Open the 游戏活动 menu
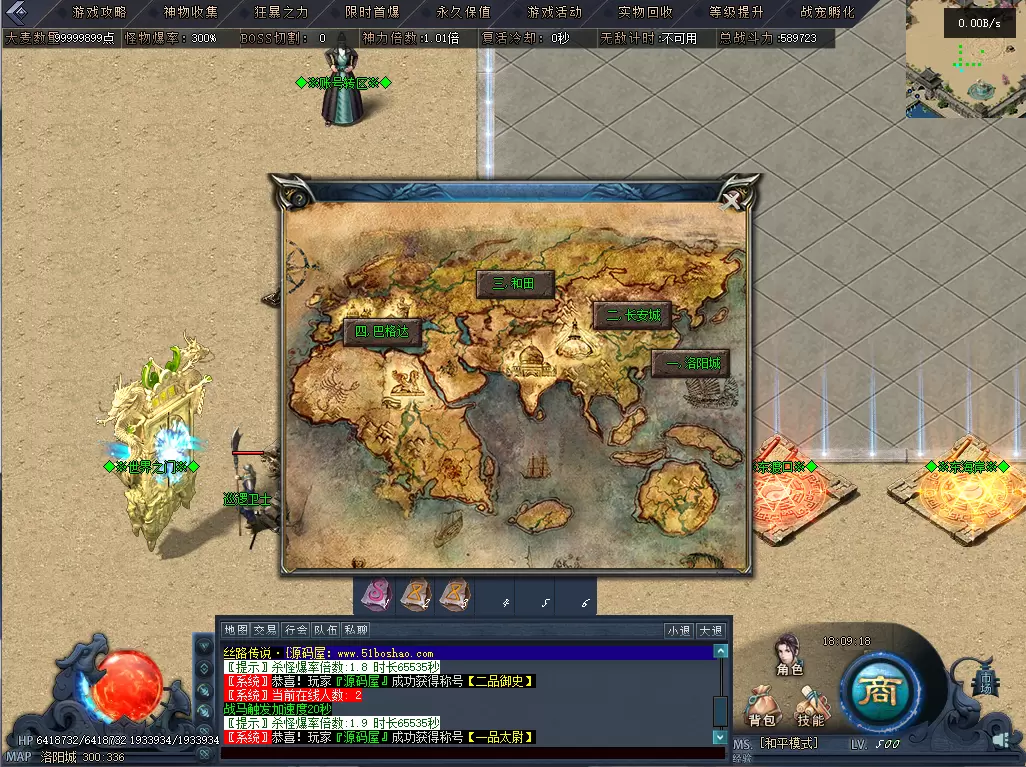Screen dimensions: 1026x767 click(554, 13)
